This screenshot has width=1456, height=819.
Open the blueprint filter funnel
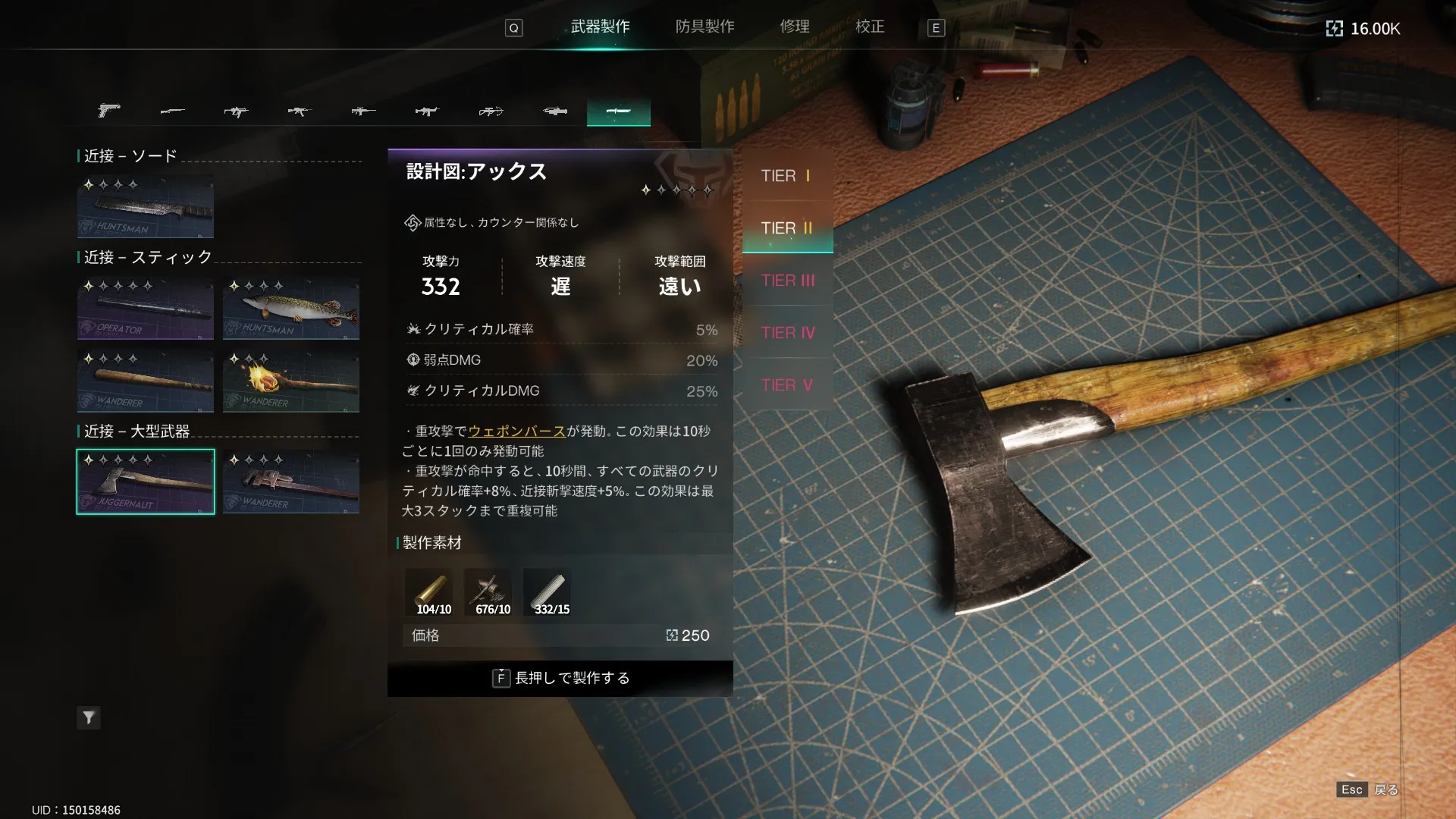click(x=89, y=717)
